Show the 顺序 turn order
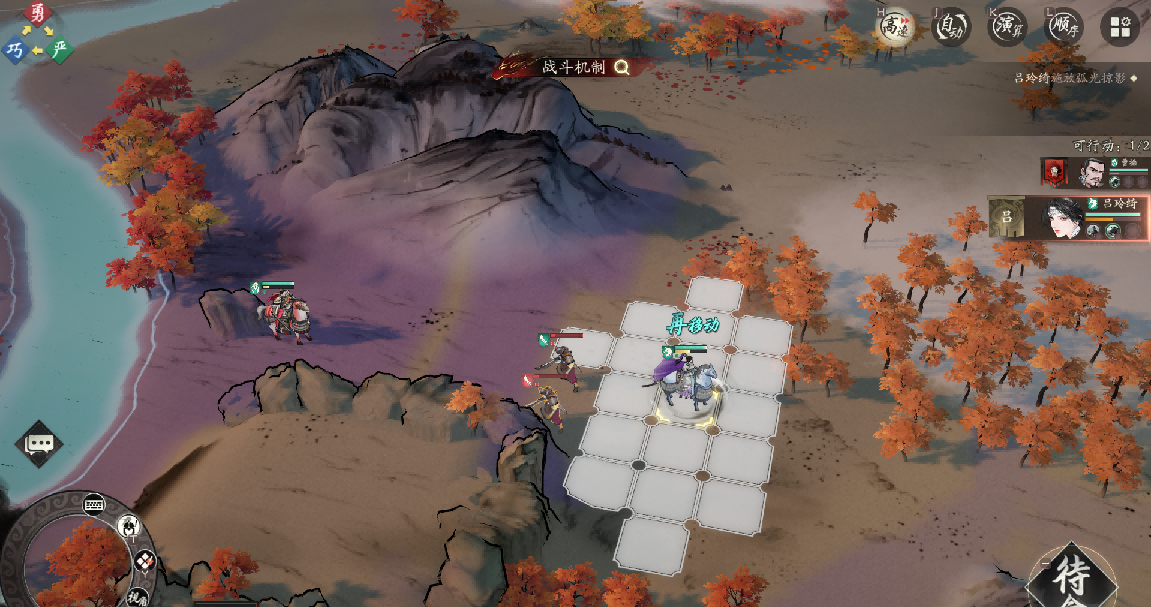Viewport: 1151px width, 607px height. (1064, 27)
